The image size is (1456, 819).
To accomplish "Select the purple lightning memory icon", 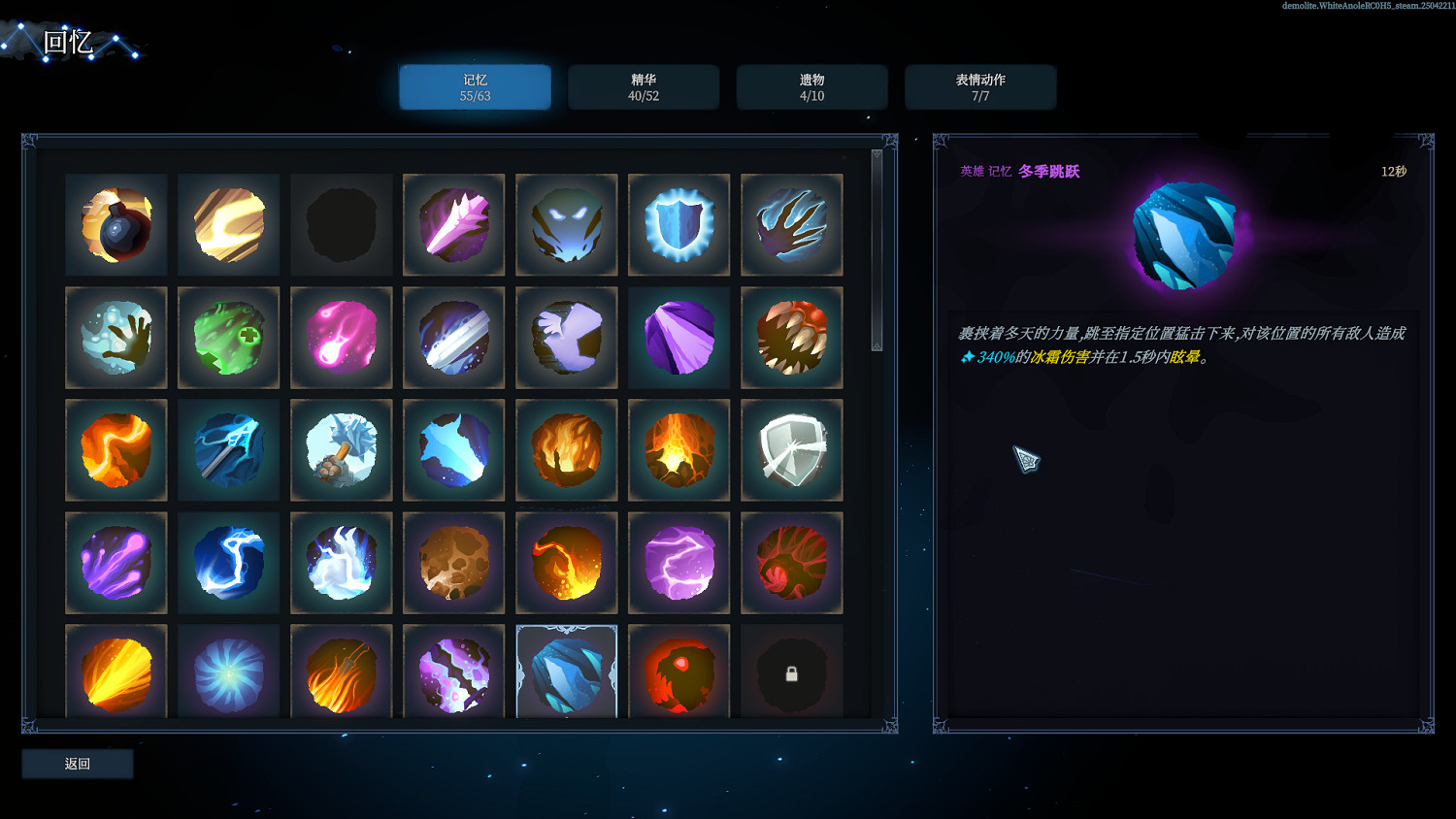I will pos(678,563).
